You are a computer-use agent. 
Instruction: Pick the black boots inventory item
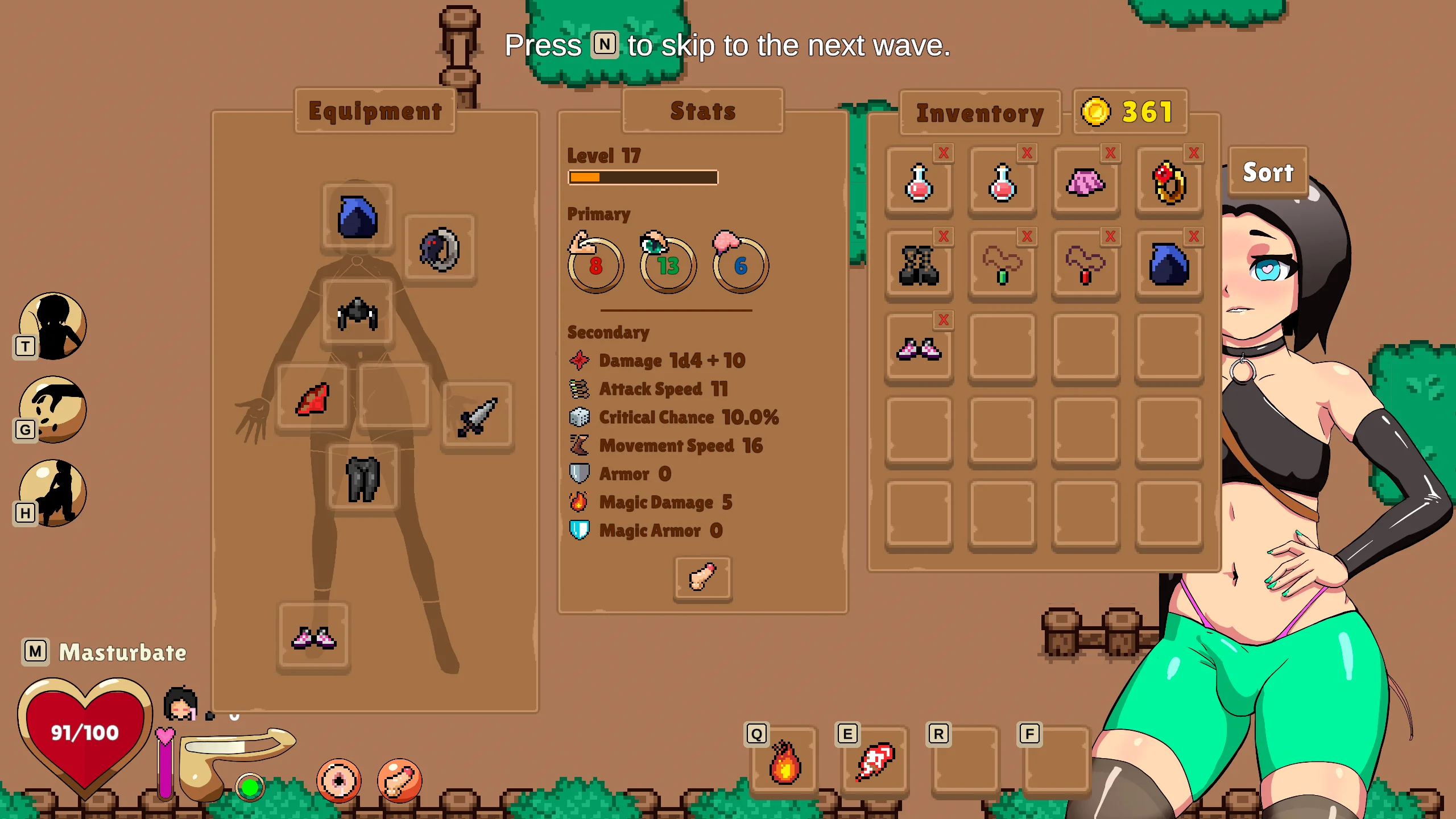pyautogui.click(x=919, y=266)
